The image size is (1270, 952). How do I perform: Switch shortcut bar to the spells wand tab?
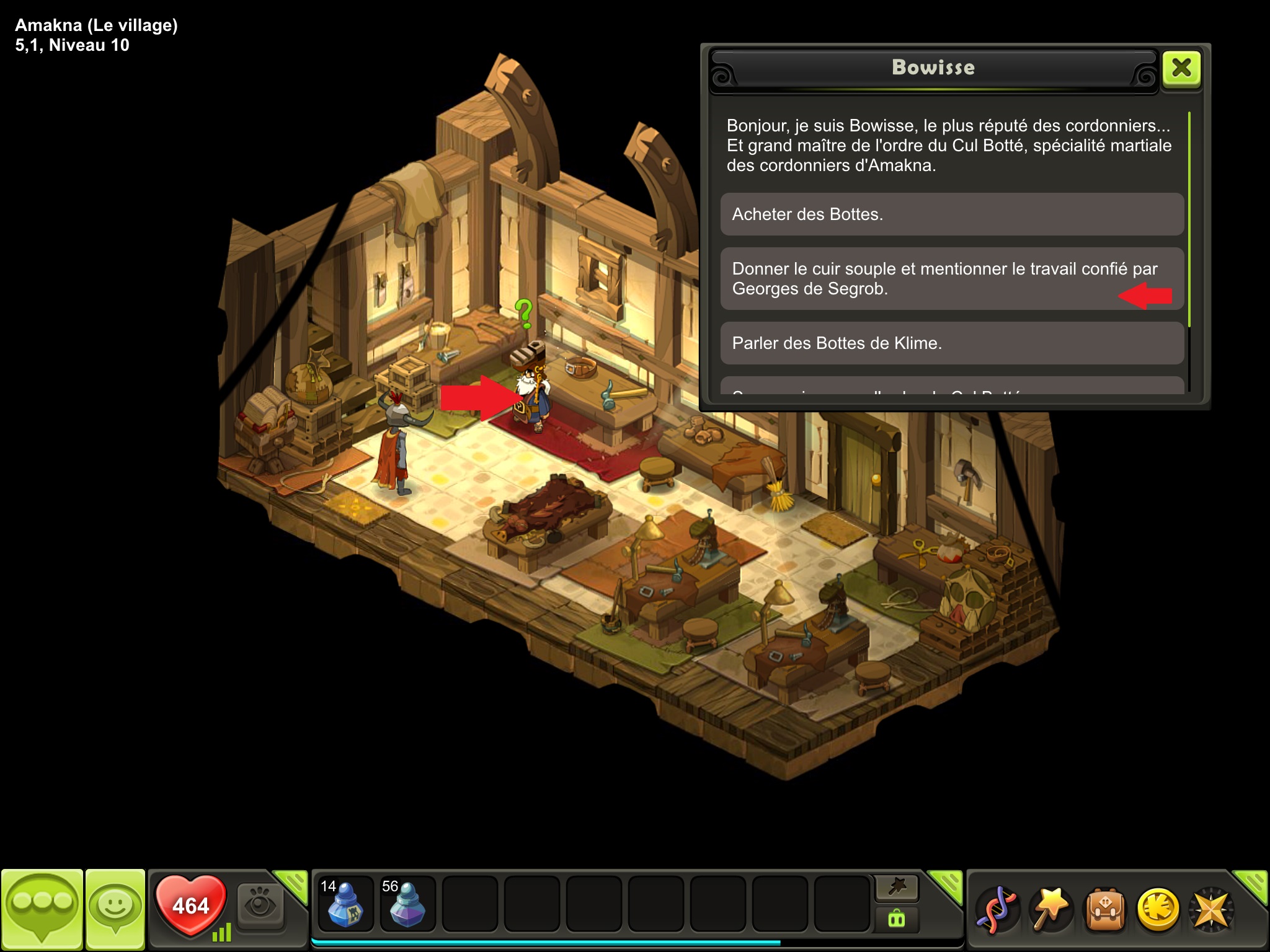tap(897, 888)
